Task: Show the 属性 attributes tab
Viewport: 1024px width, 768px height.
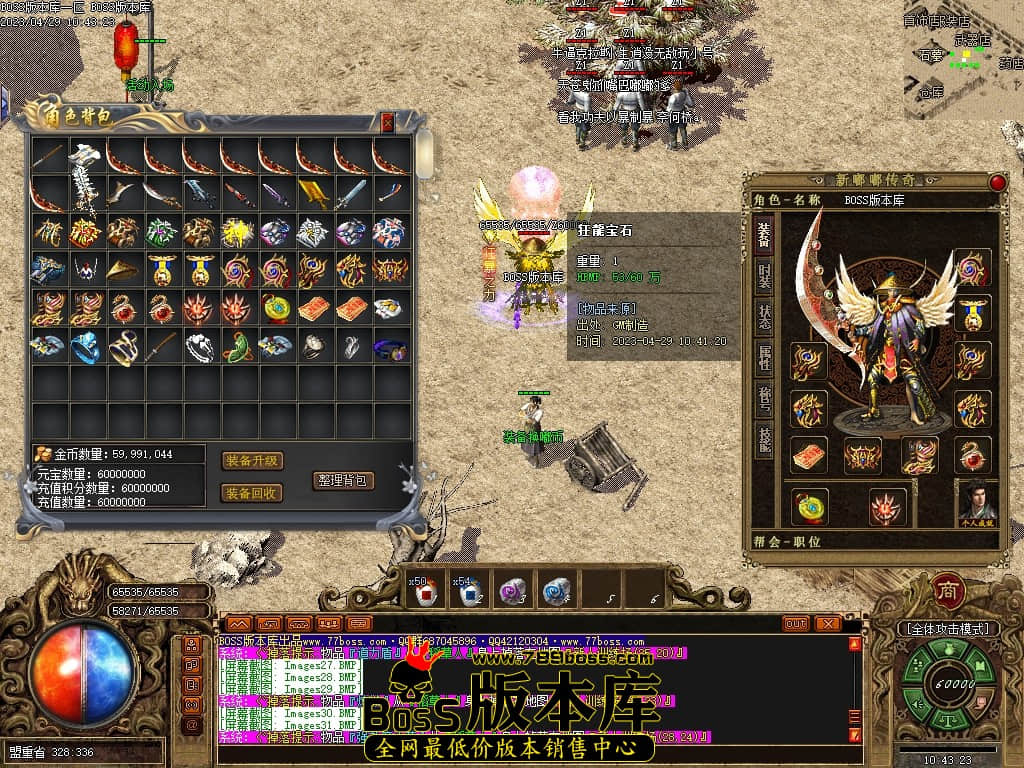Action: pyautogui.click(x=763, y=357)
